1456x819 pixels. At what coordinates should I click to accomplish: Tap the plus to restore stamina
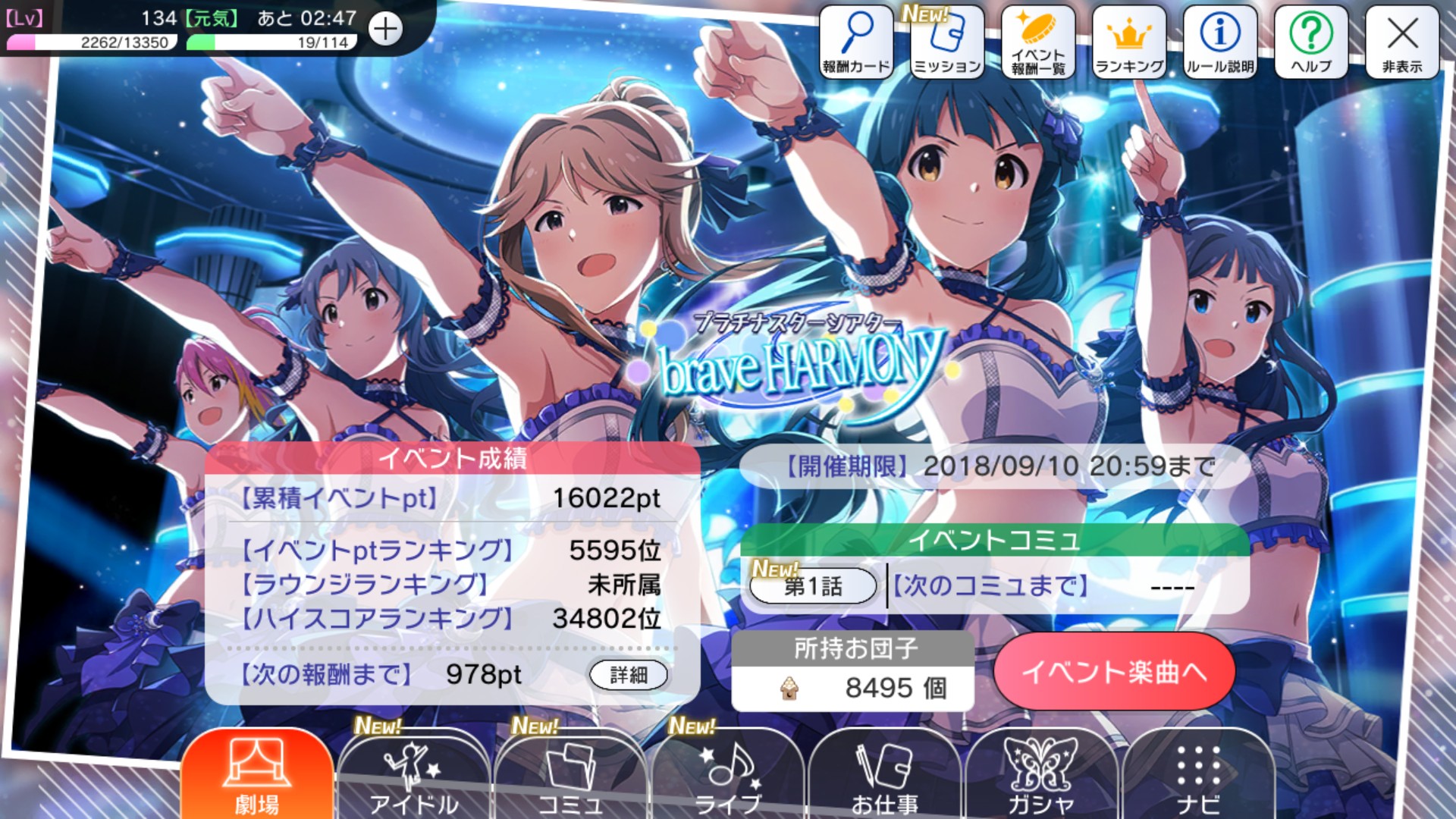(387, 29)
